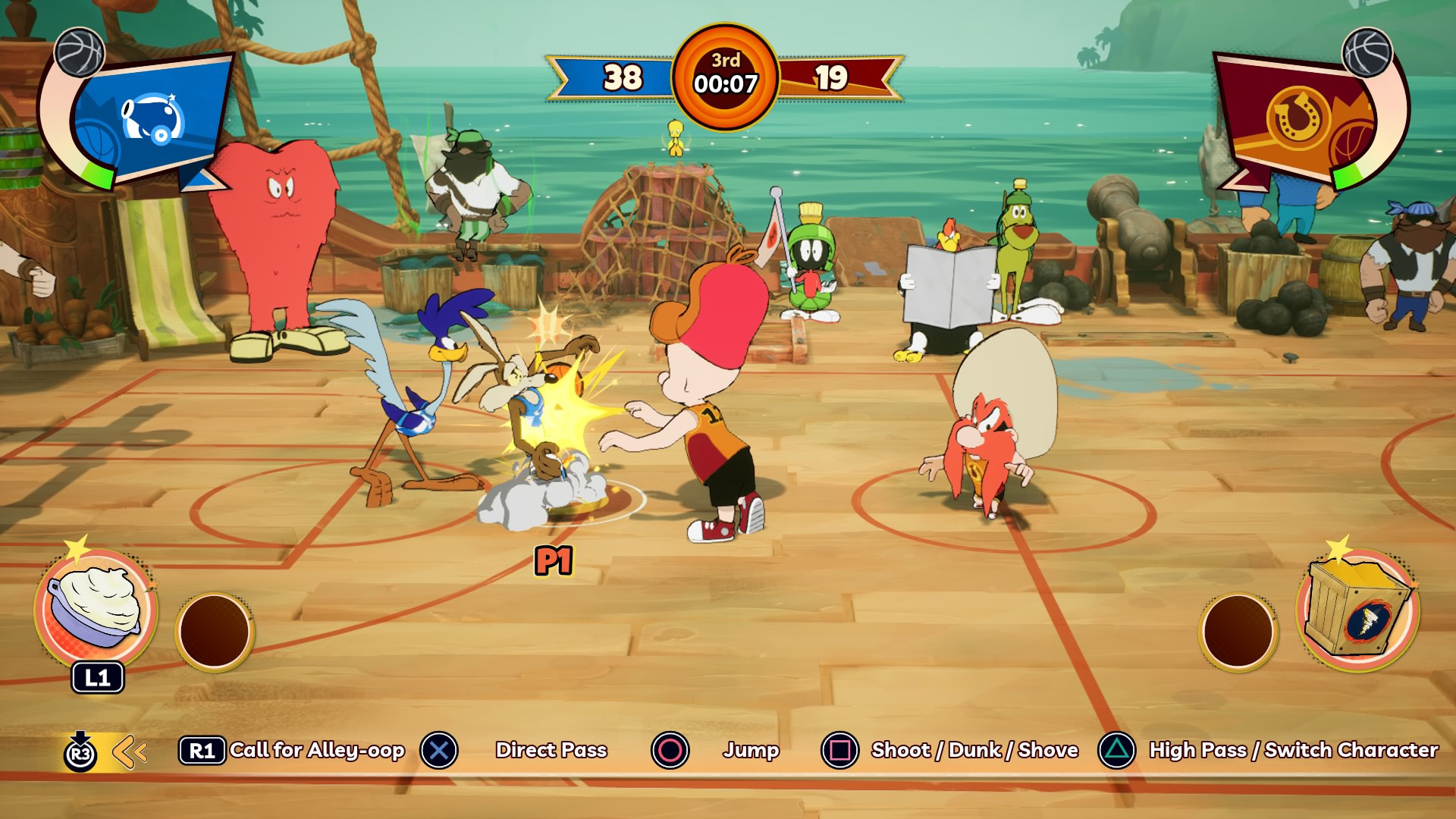Select the empty item slot beside mashed potatoes

point(214,631)
